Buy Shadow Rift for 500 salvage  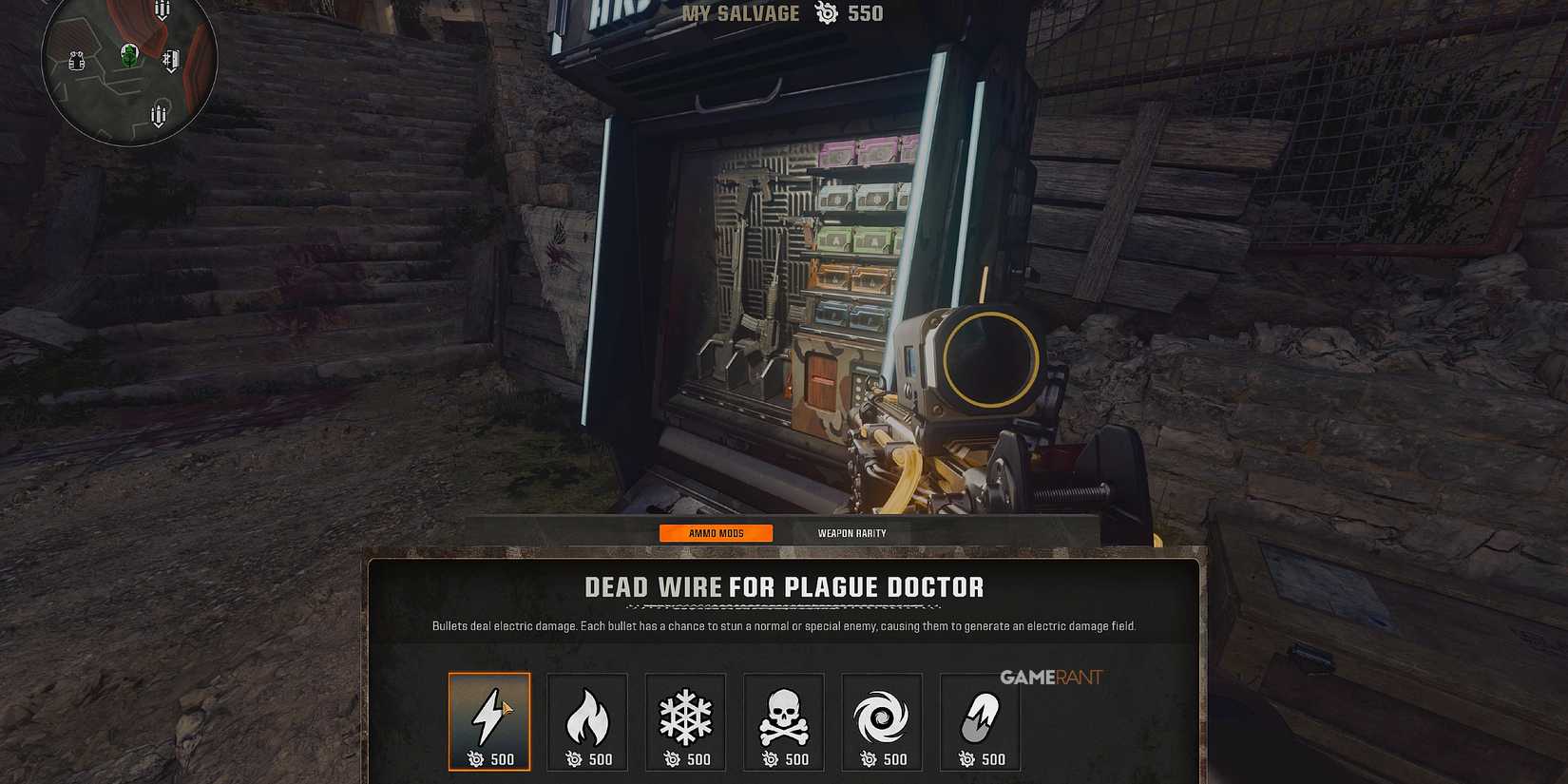(882, 722)
